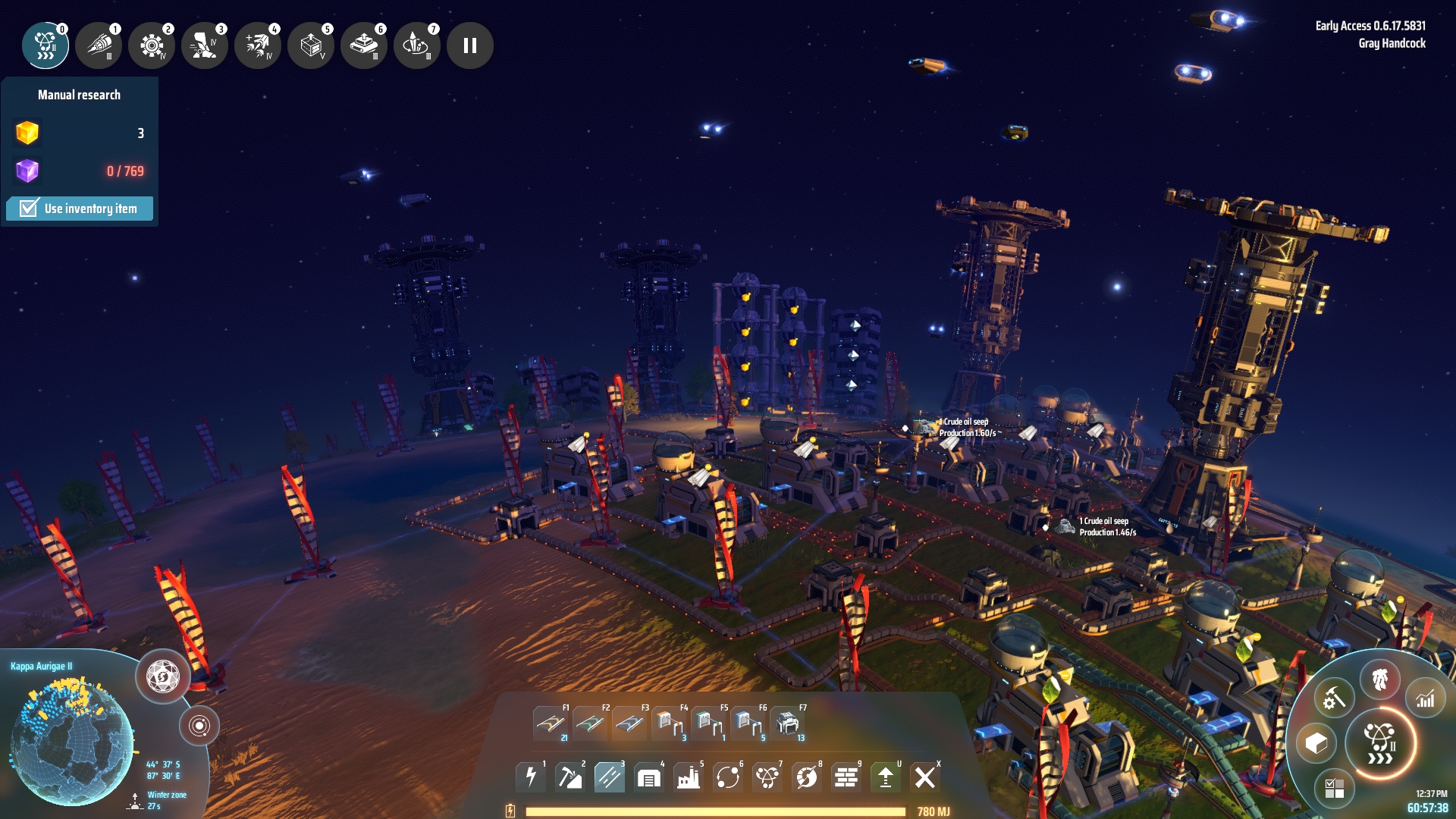This screenshot has height=819, width=1456.
Task: Open the brick wall foundation build category
Action: [x=846, y=777]
